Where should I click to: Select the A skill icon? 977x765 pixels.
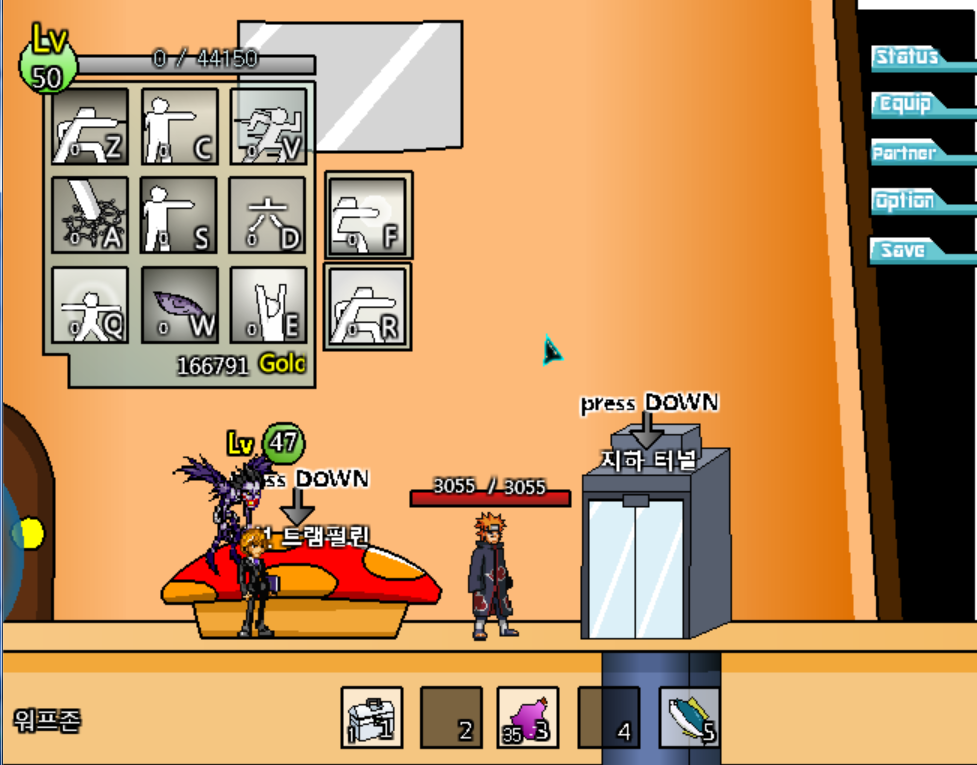pos(90,215)
